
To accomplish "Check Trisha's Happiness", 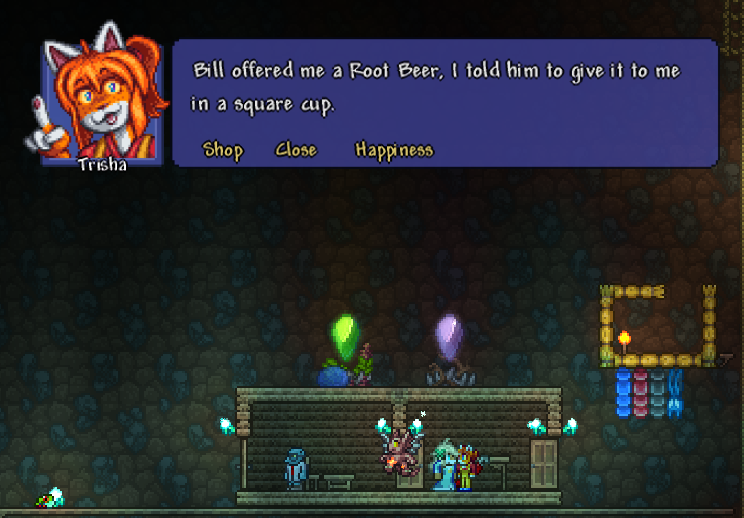I will point(394,150).
